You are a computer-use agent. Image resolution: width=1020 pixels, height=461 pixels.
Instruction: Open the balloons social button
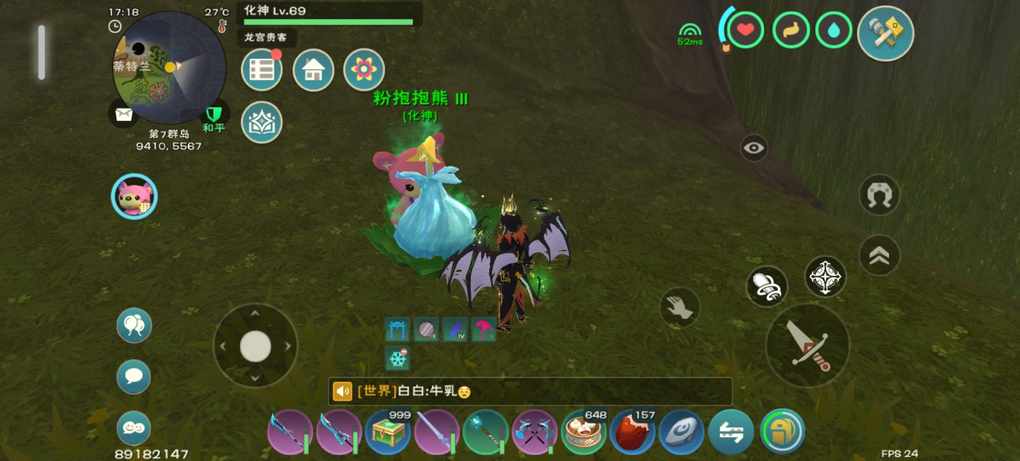[134, 325]
